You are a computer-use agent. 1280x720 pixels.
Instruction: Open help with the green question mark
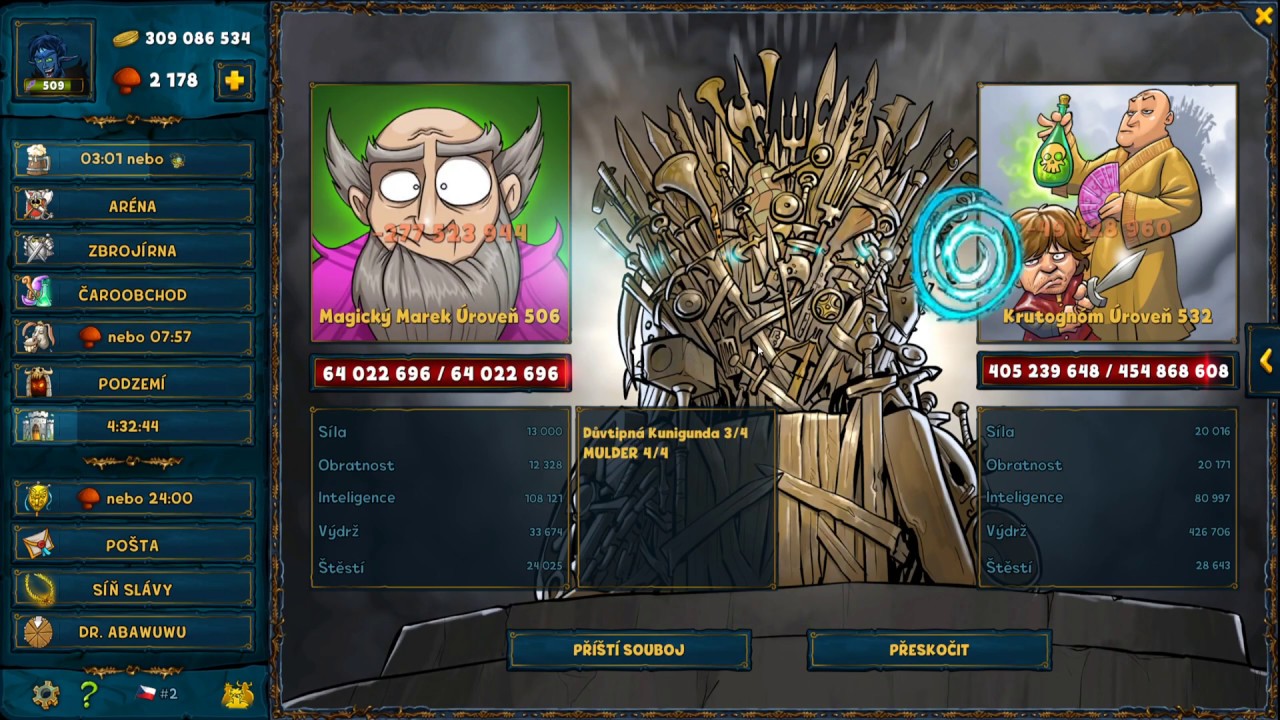click(89, 694)
